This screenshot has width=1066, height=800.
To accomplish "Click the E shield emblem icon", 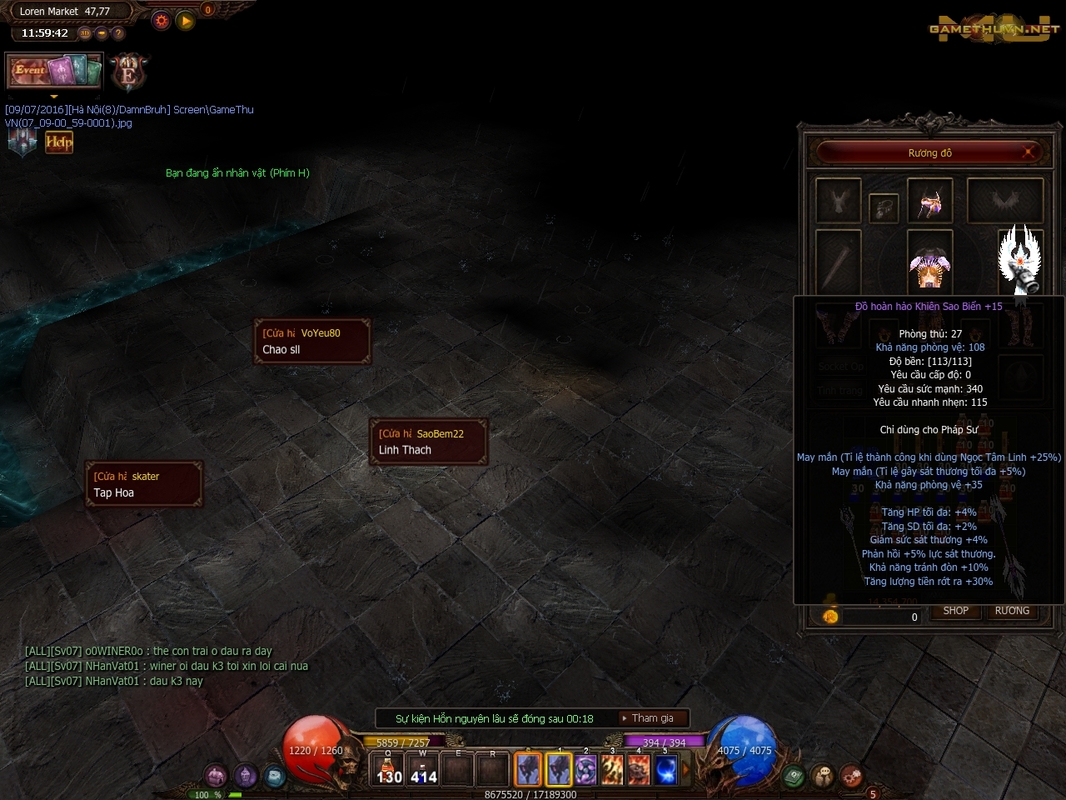I will [x=128, y=72].
